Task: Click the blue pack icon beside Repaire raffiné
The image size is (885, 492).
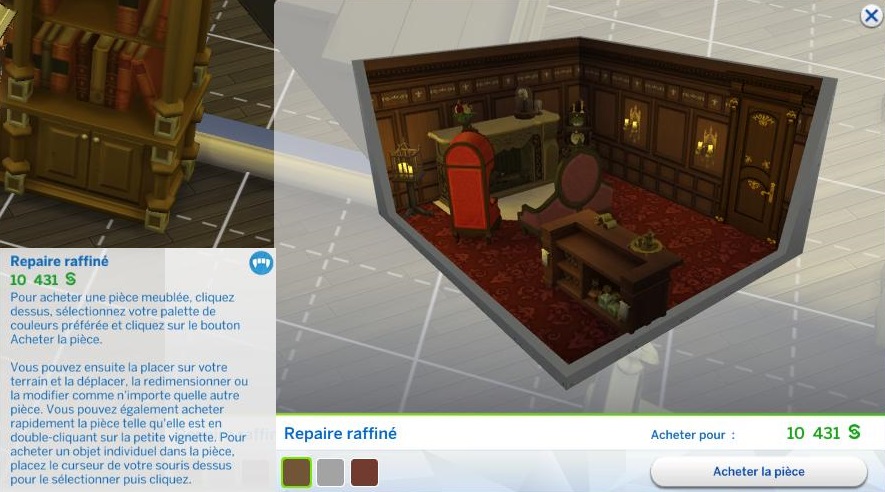Action: 260,263
